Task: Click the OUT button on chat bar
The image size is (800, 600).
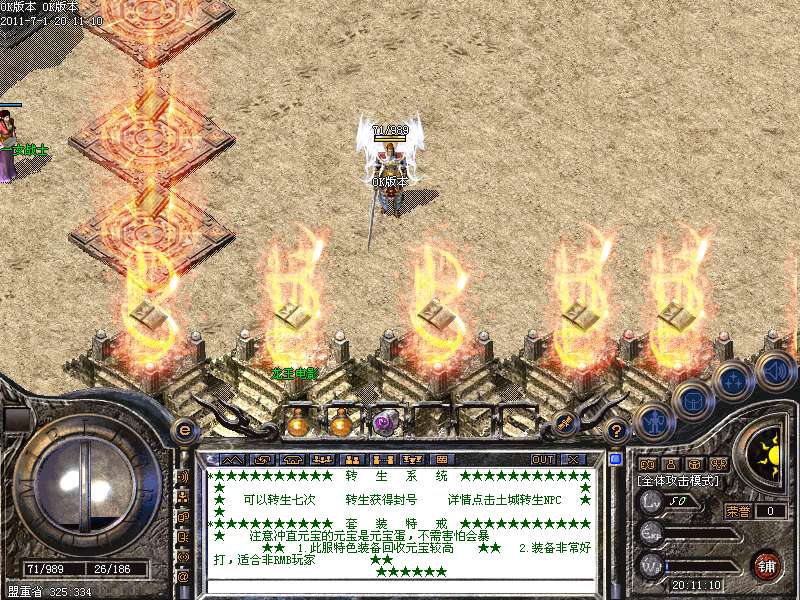Action: coord(543,459)
